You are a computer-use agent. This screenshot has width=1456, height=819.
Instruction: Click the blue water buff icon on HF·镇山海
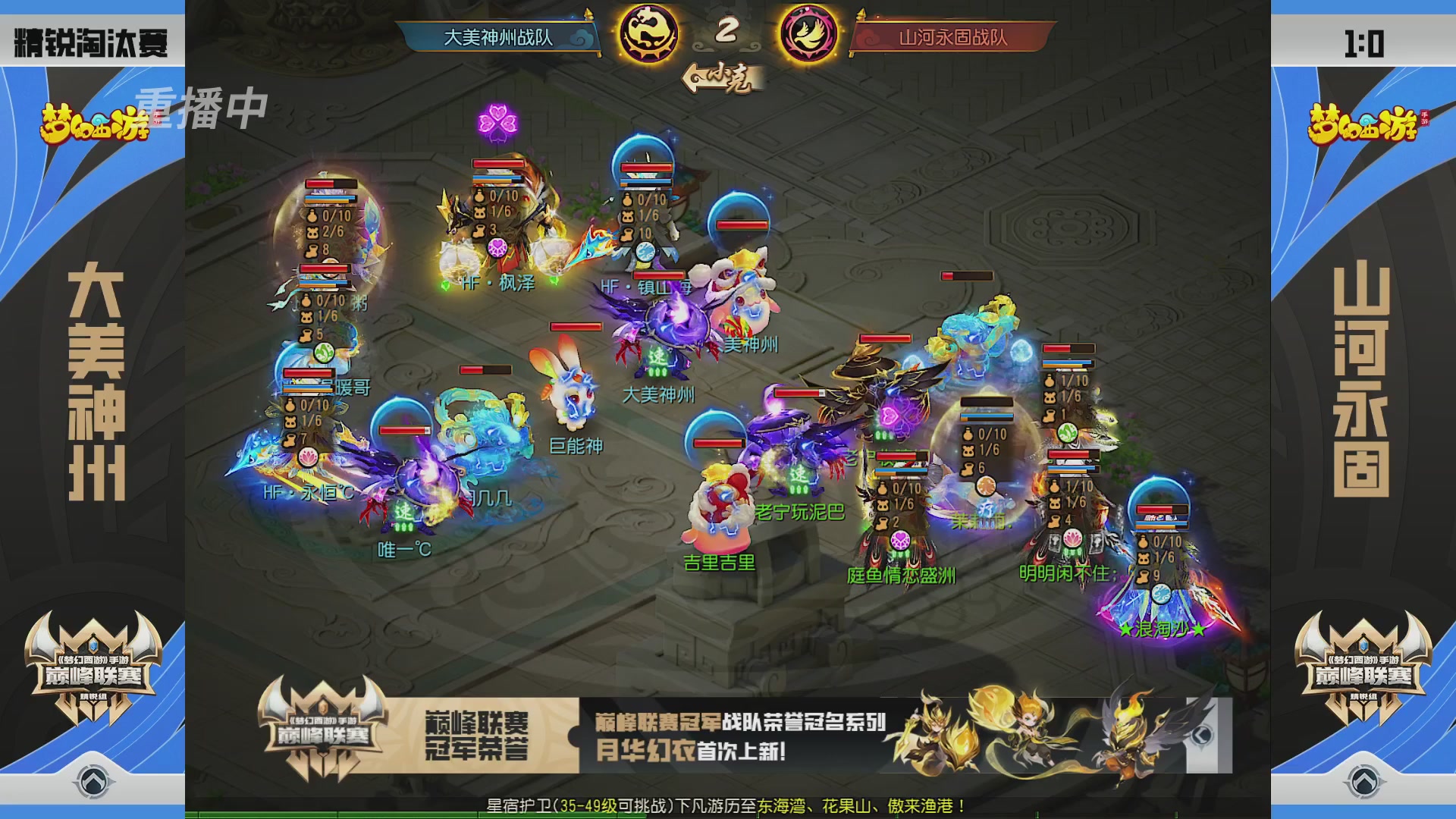coord(645,253)
